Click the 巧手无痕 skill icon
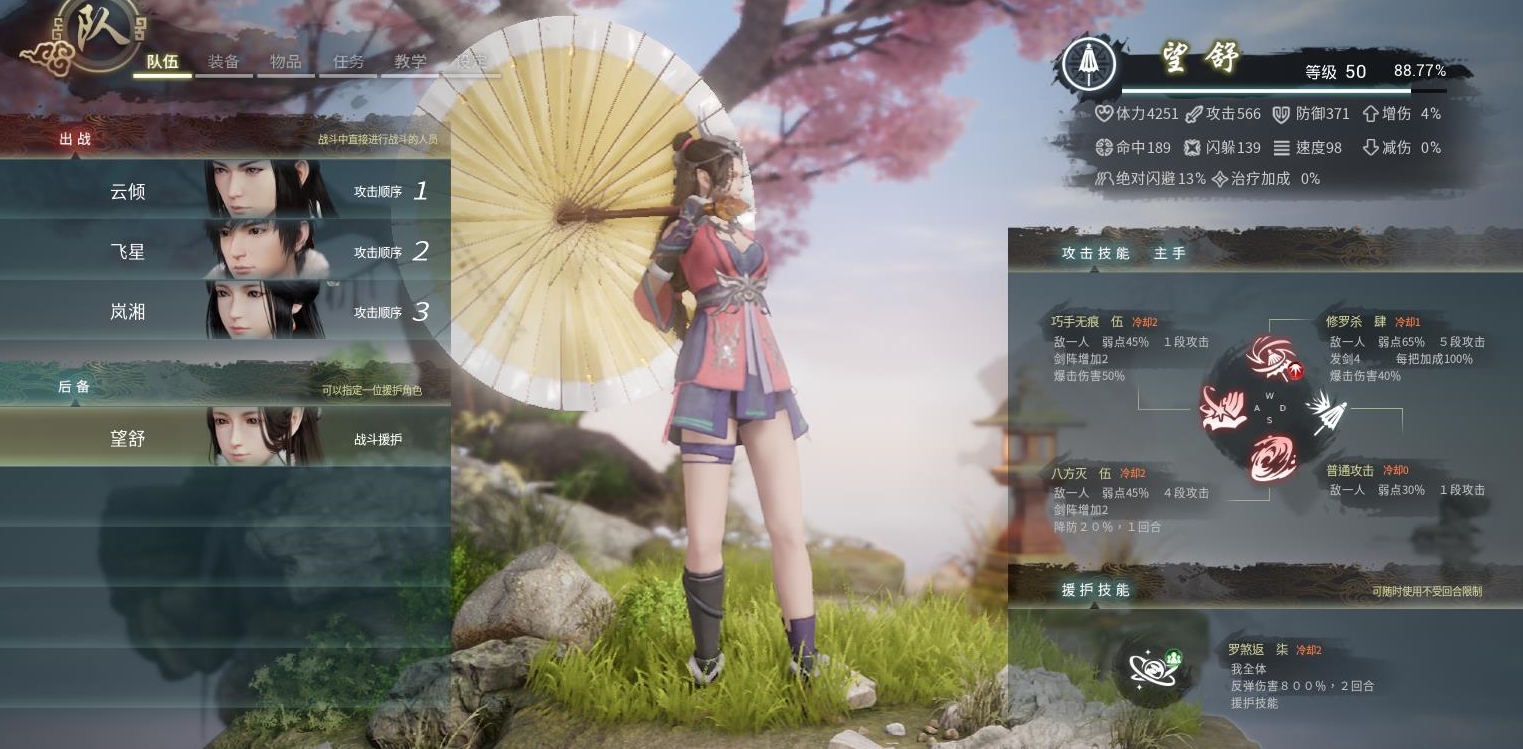The image size is (1523, 749). coord(1223,410)
